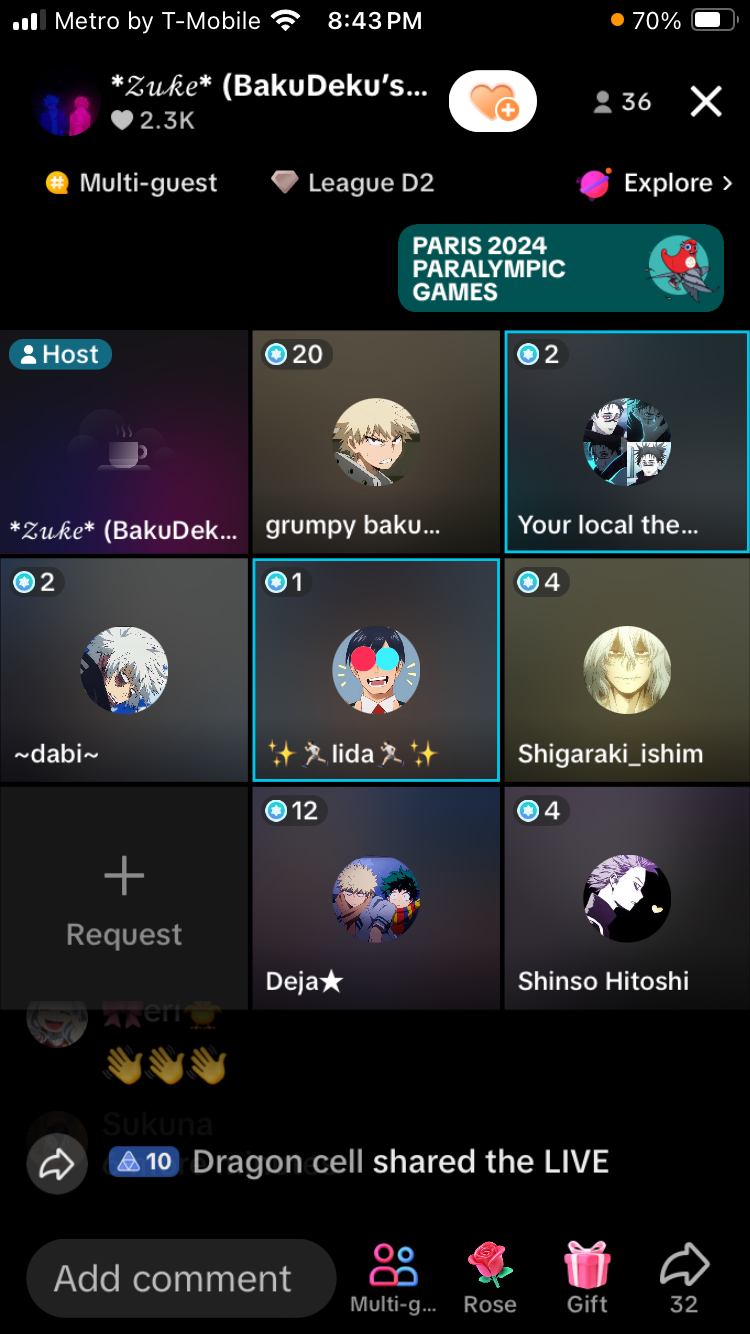Select the Iida guest tile
Image resolution: width=750 pixels, height=1334 pixels.
375,670
